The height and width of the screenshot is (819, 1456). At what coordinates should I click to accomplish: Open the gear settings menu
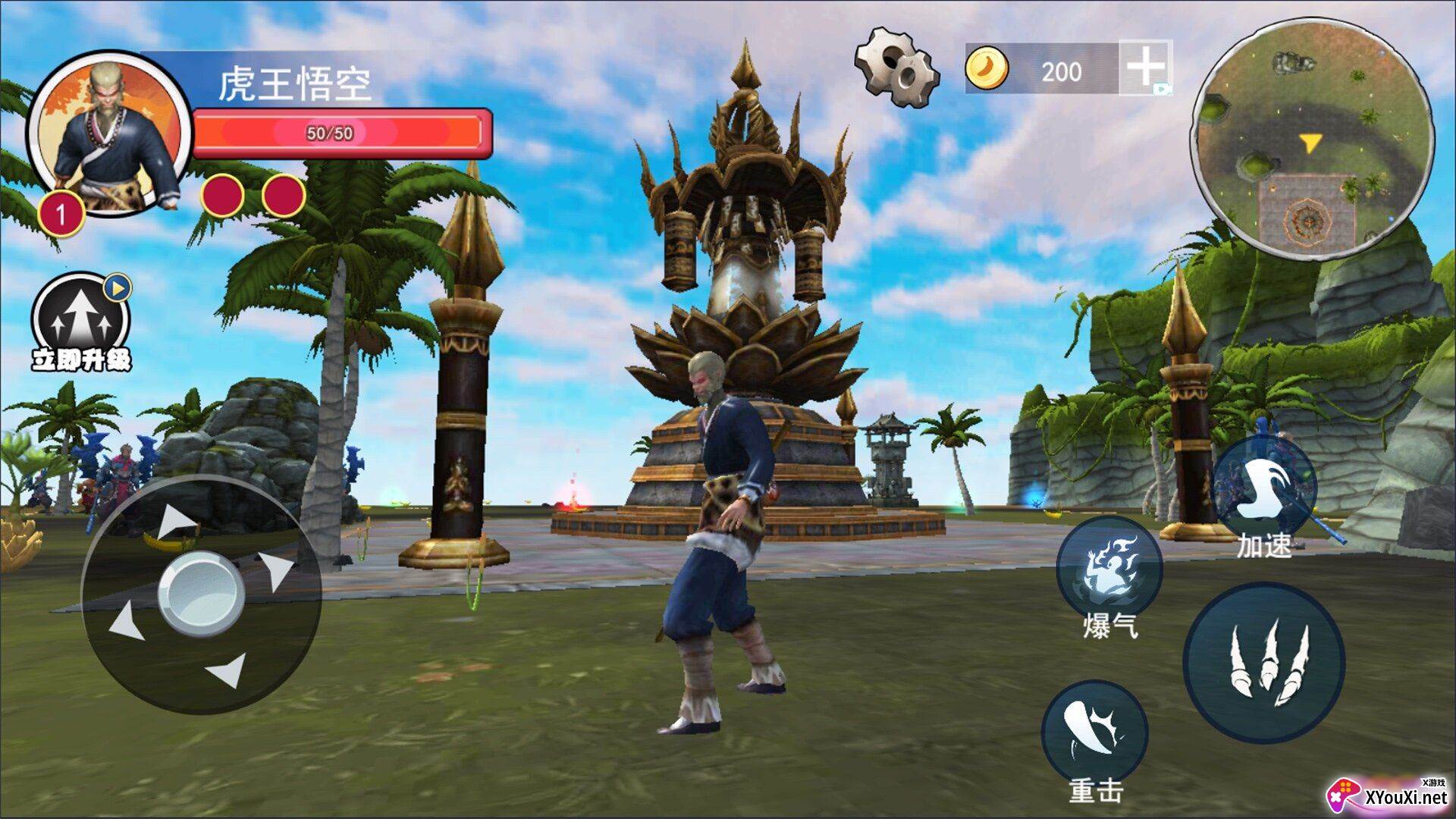coord(897,67)
